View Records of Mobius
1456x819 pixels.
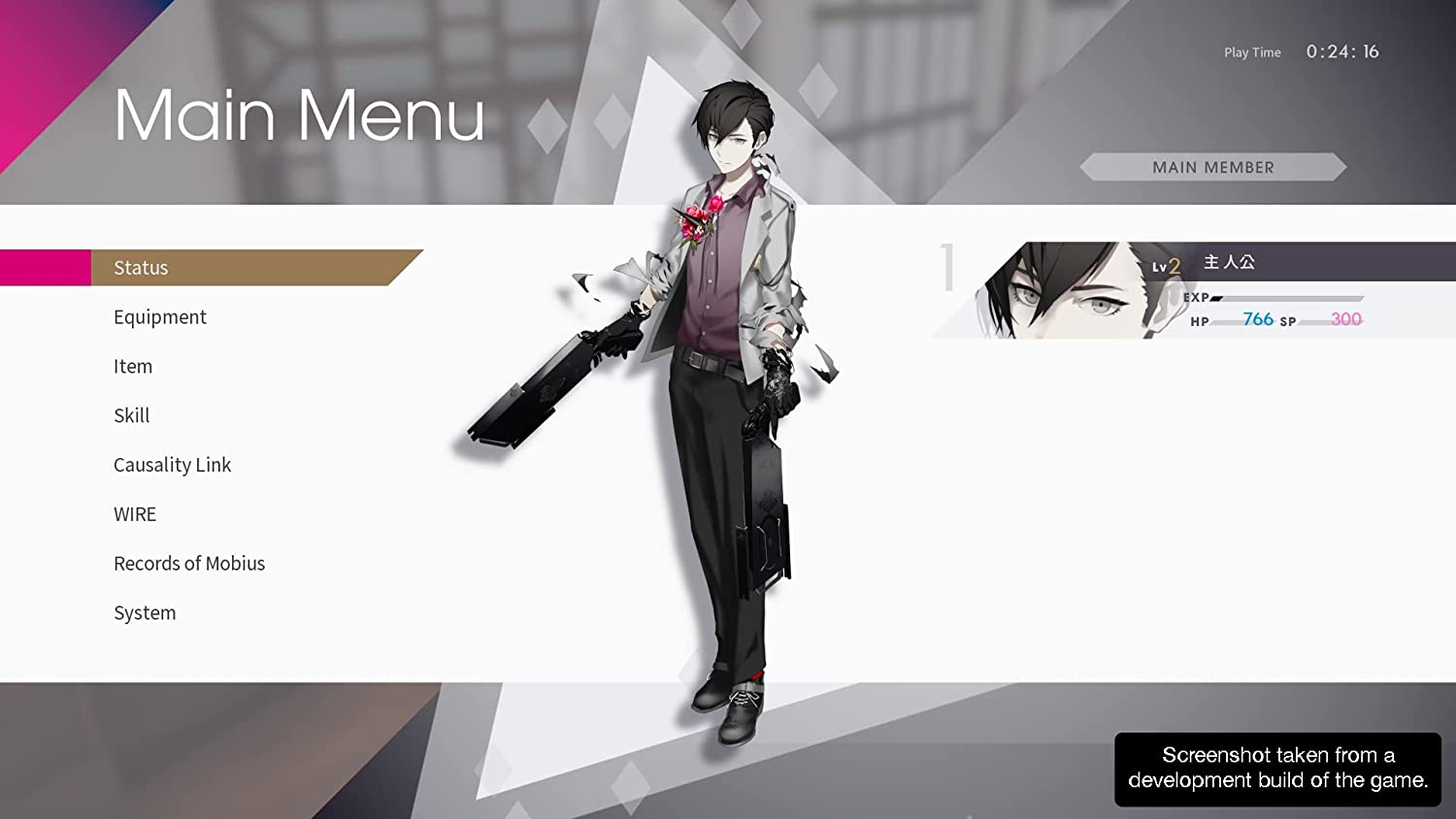pos(189,563)
